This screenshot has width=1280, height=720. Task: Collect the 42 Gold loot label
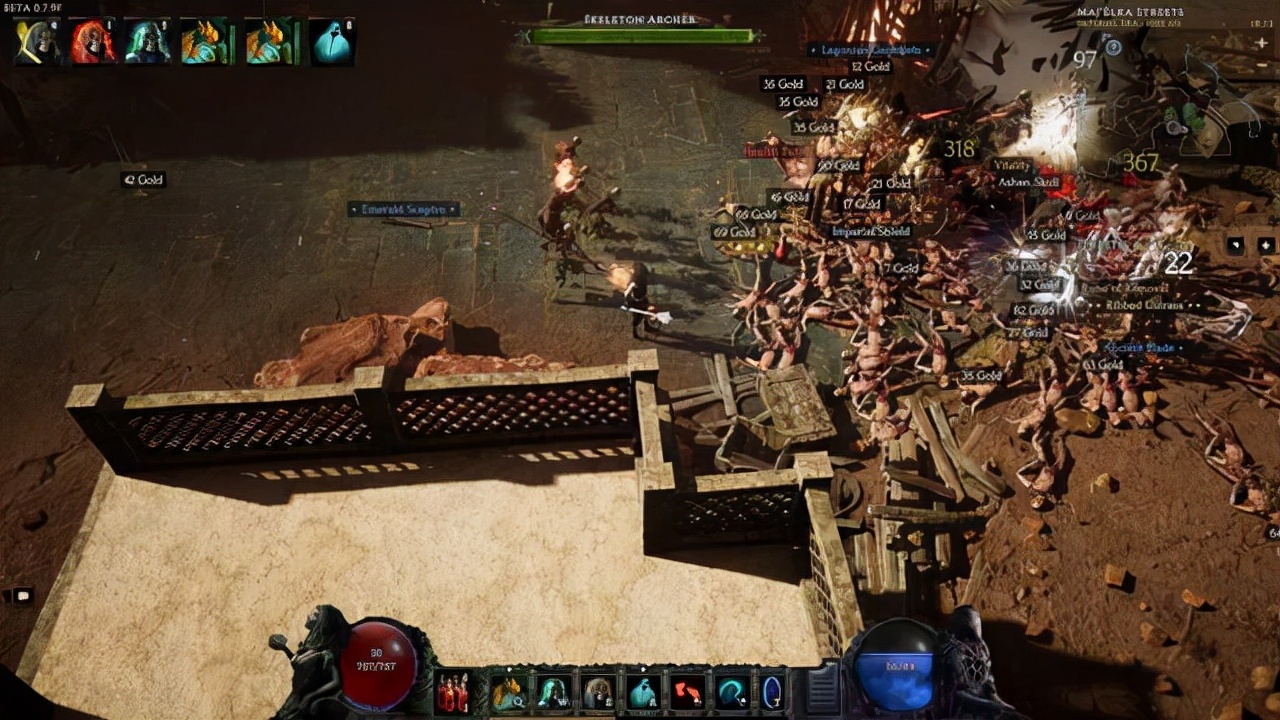pos(143,180)
